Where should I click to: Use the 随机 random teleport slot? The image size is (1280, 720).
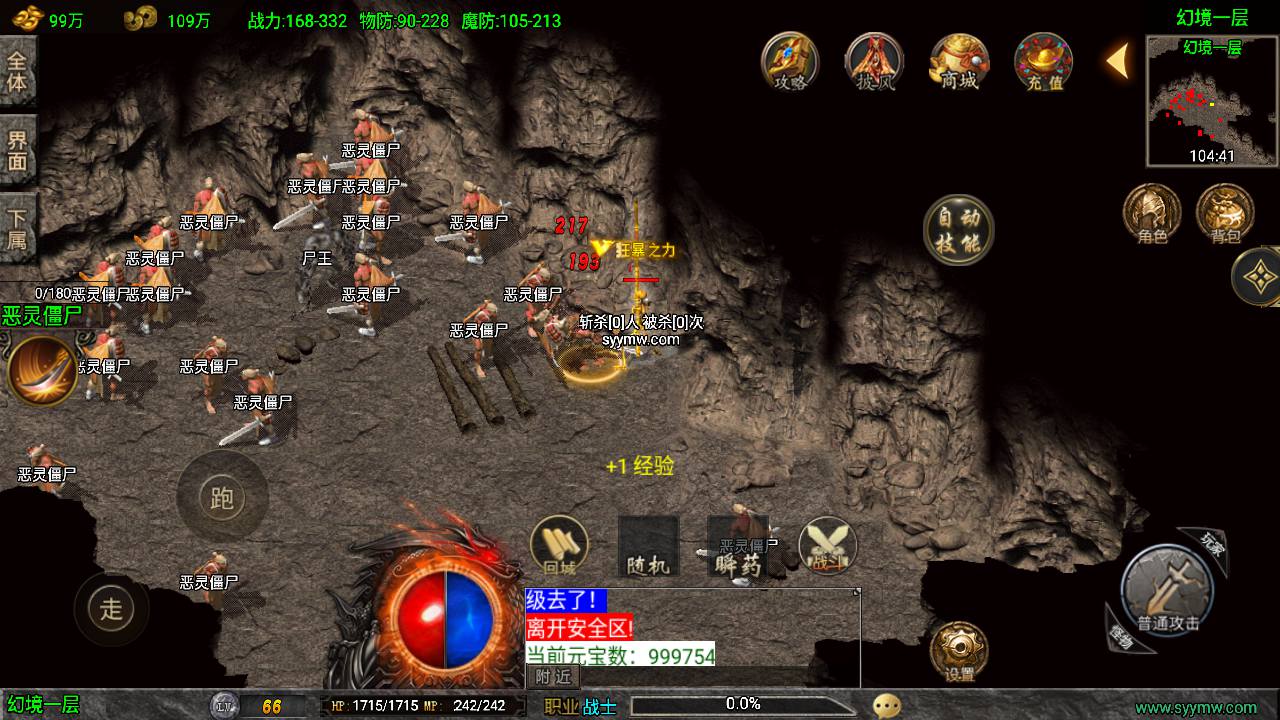click(x=648, y=546)
